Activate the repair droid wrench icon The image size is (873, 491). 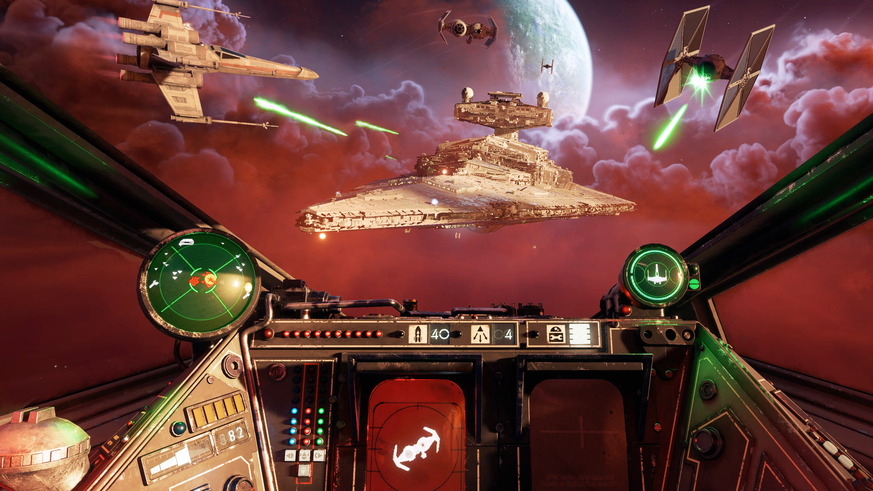tap(555, 334)
